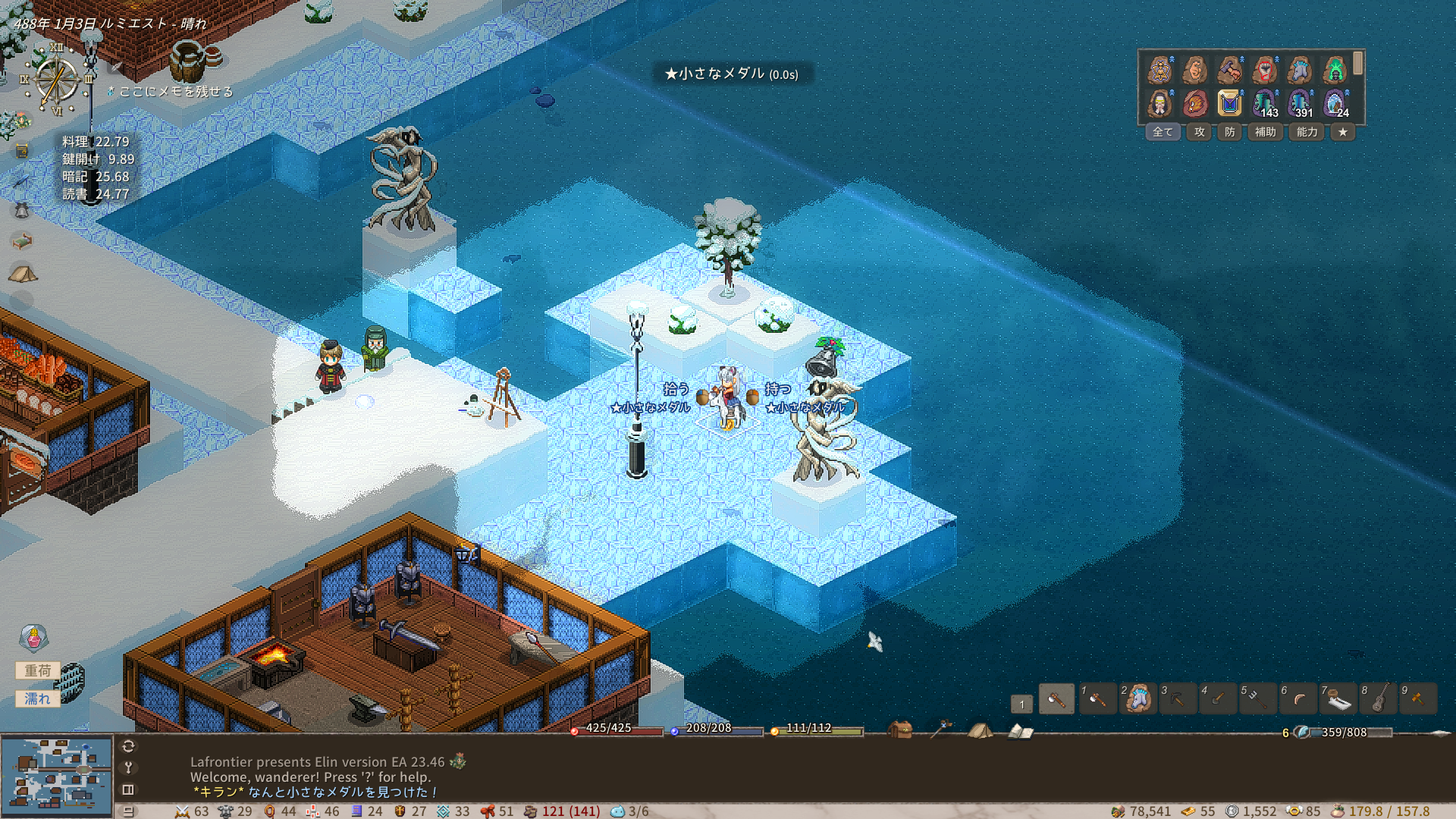This screenshot has height=819, width=1456.
Task: Activate the red fist ability
Action: click(x=1264, y=71)
